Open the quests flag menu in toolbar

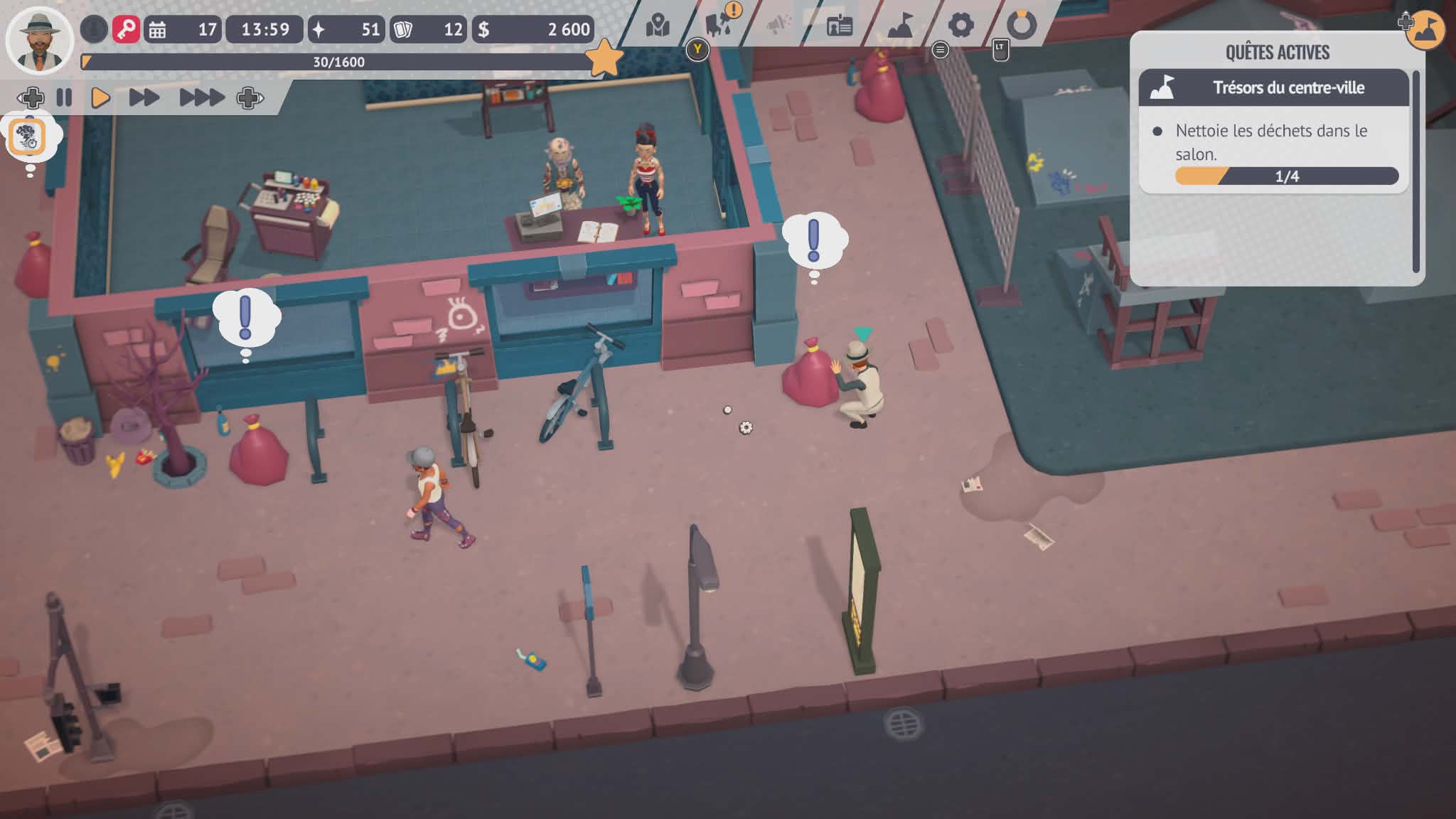click(900, 26)
